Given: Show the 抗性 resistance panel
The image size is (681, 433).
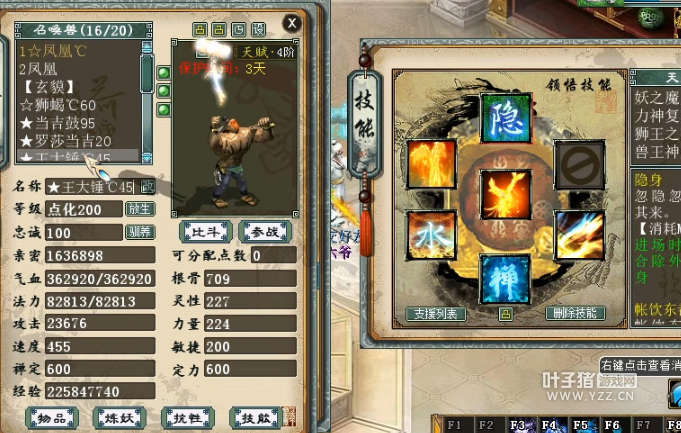Looking at the screenshot, I should (x=185, y=417).
